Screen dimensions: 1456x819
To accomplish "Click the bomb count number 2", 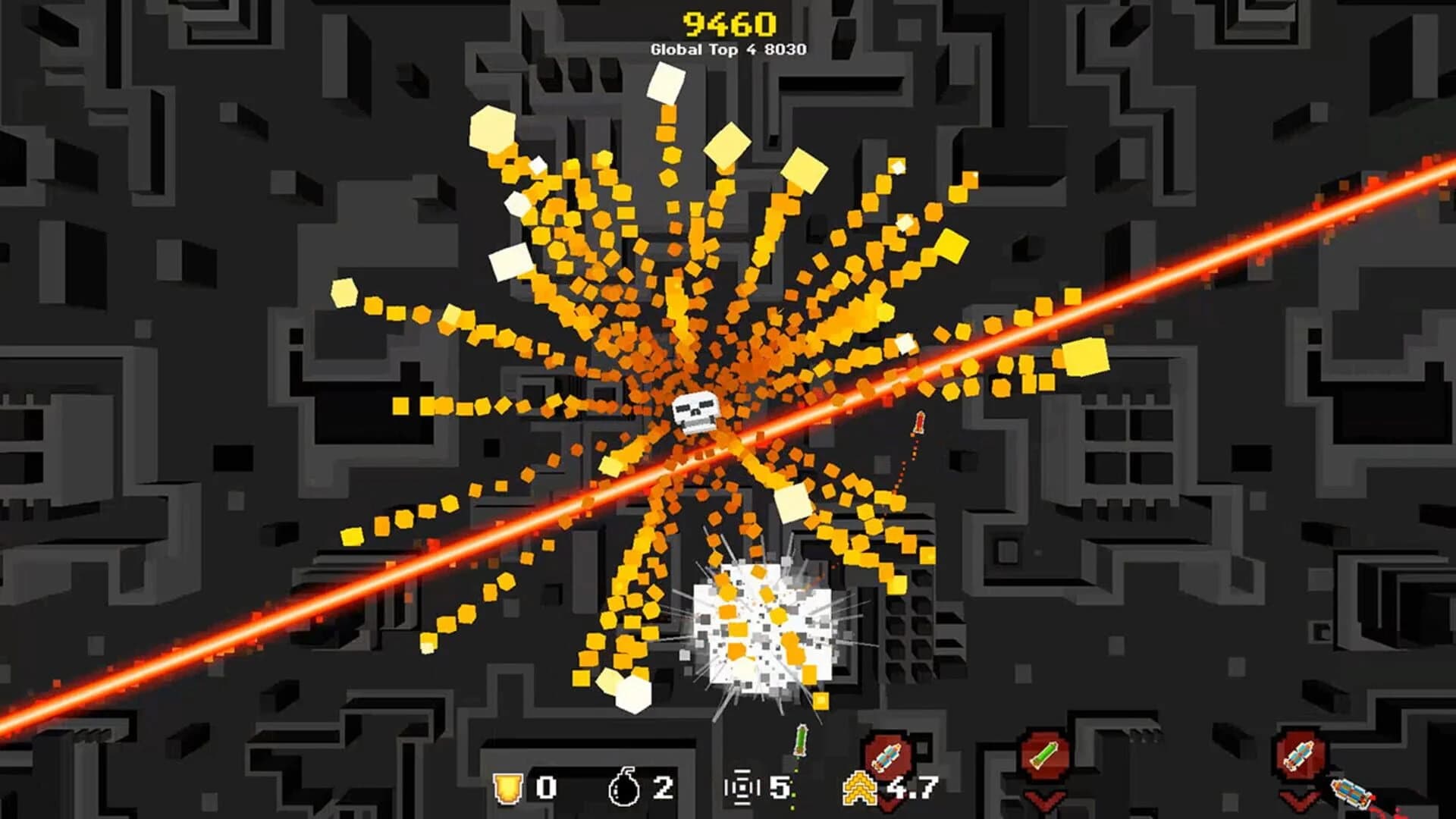I will (x=665, y=786).
